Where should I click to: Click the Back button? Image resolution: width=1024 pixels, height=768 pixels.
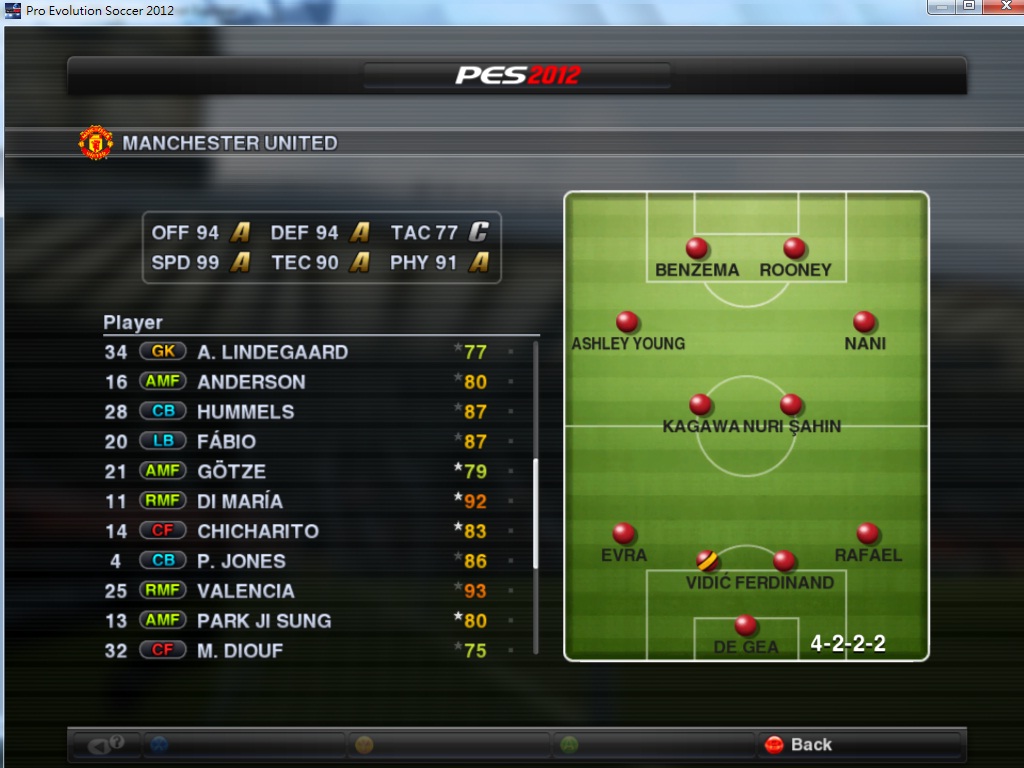coord(799,744)
